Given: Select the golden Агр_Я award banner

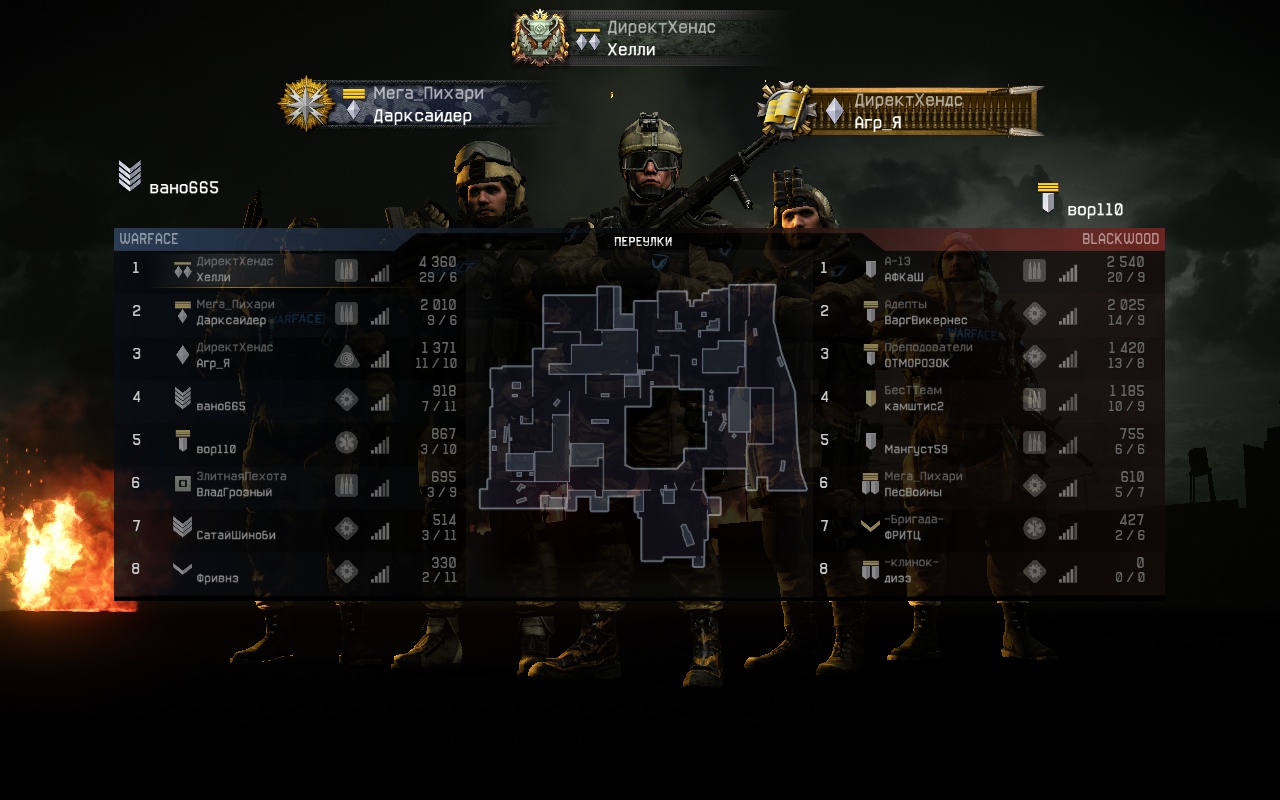Looking at the screenshot, I should 900,111.
